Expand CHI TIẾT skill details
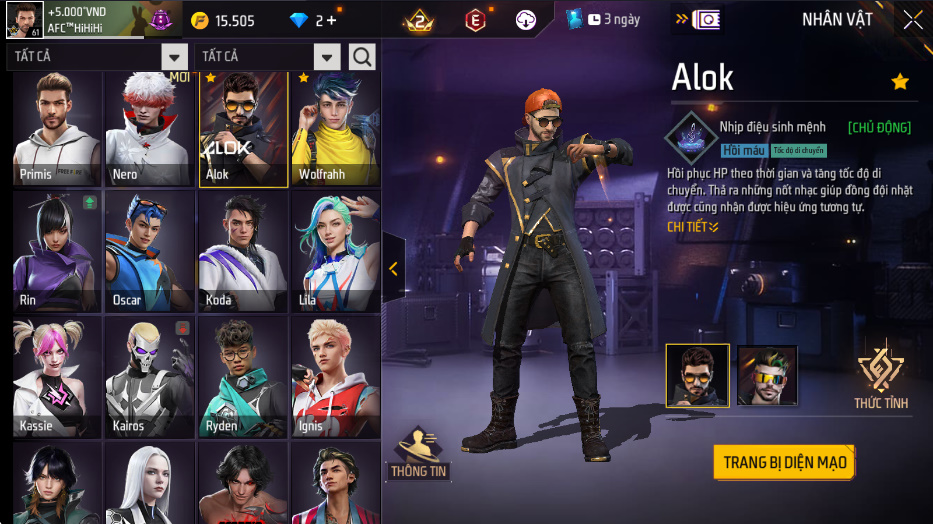Viewport: 933px width, 524px height. point(693,227)
